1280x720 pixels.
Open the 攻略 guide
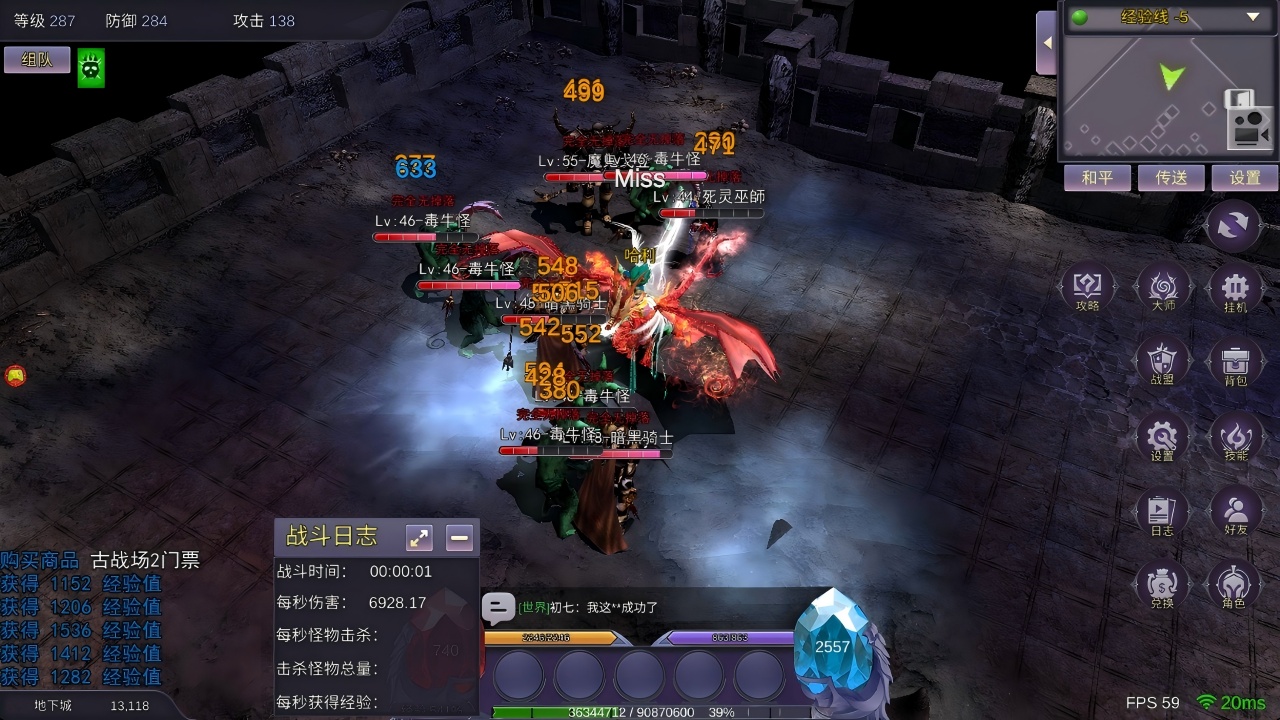1087,289
